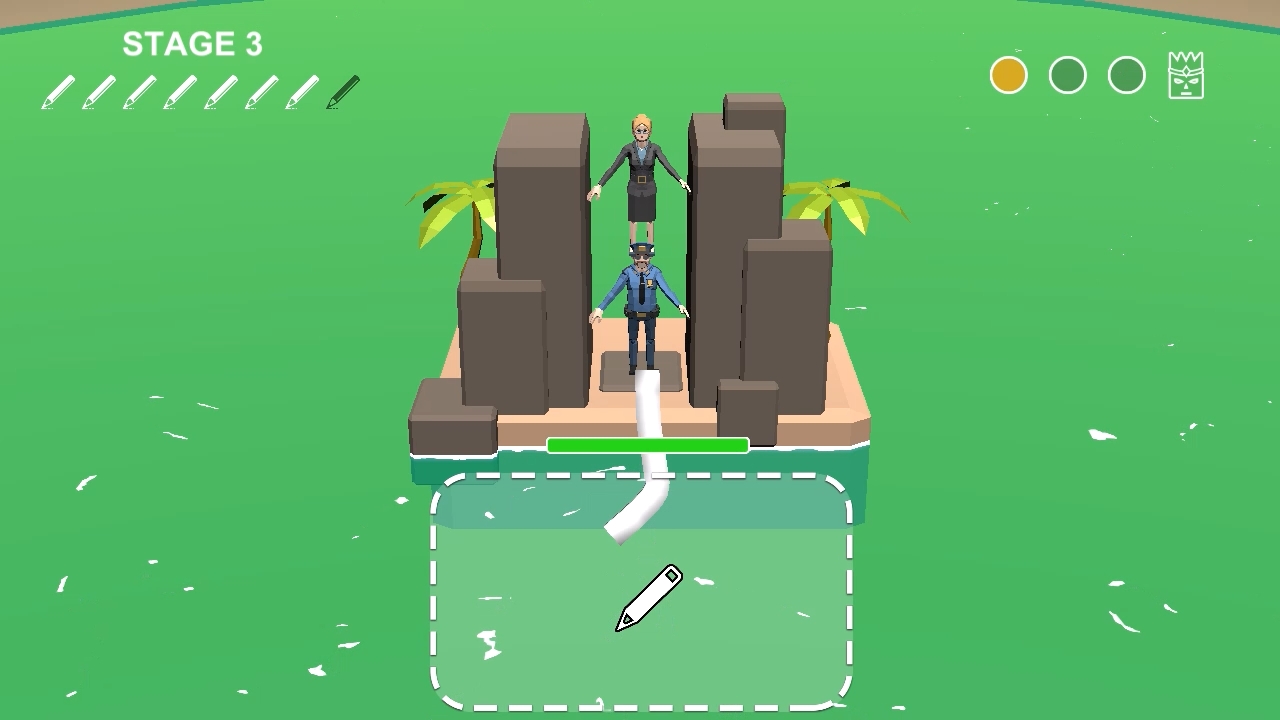
Task: Click the STAGE 3 title
Action: click(192, 44)
